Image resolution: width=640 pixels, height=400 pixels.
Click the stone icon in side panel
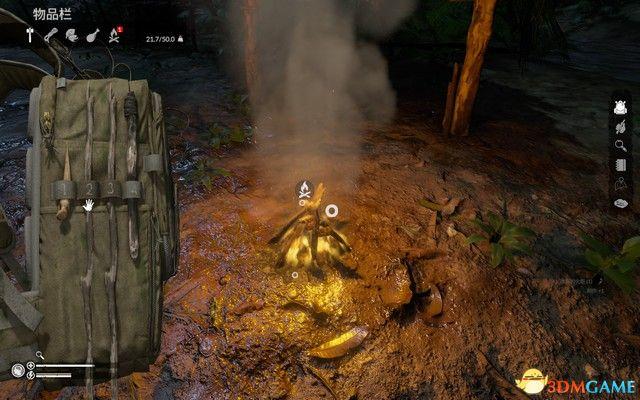[620, 203]
